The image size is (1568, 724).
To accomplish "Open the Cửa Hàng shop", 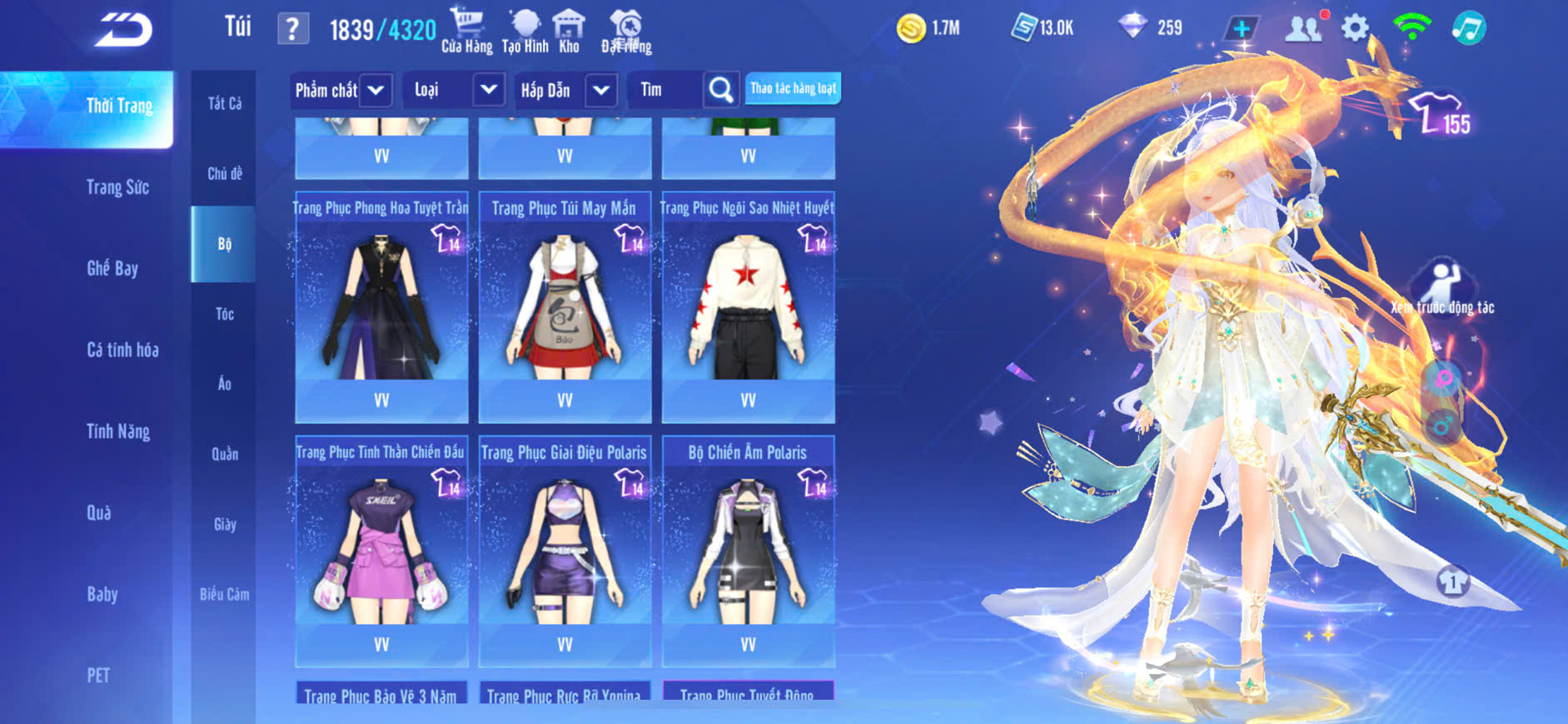I will click(466, 30).
